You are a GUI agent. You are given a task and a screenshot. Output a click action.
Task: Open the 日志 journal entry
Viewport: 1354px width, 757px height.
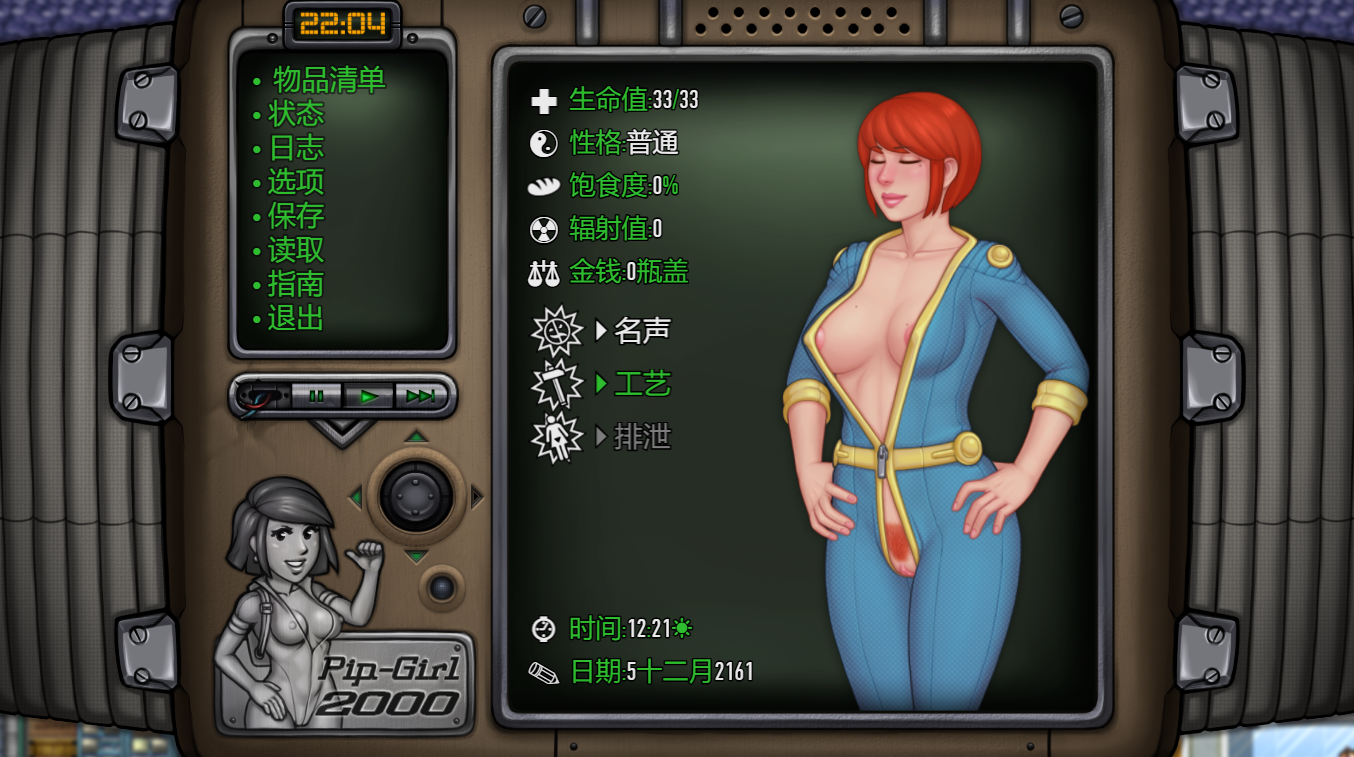tap(296, 148)
